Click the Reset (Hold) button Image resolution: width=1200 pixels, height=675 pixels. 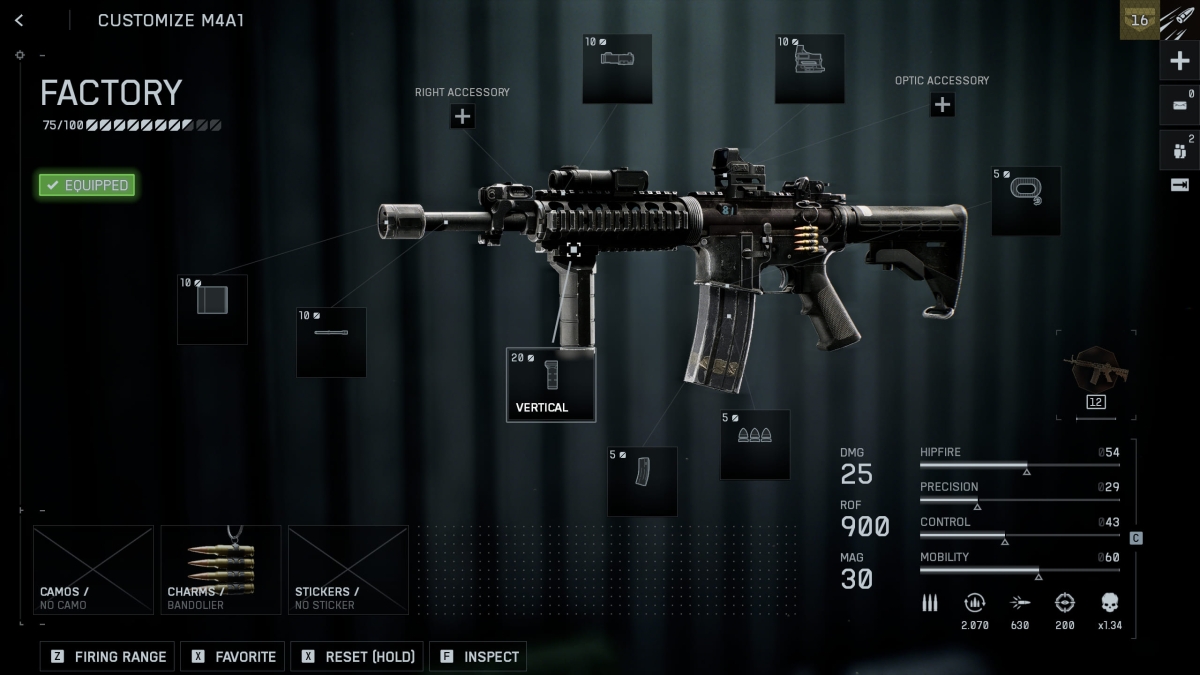[x=357, y=656]
